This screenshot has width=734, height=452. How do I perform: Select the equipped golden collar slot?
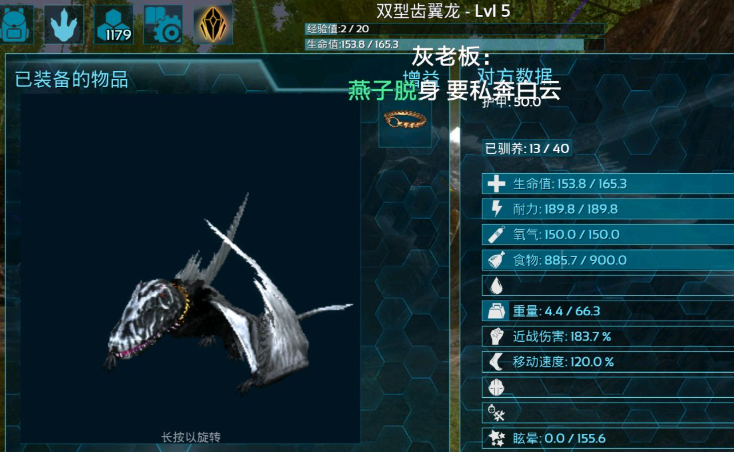tap(405, 122)
